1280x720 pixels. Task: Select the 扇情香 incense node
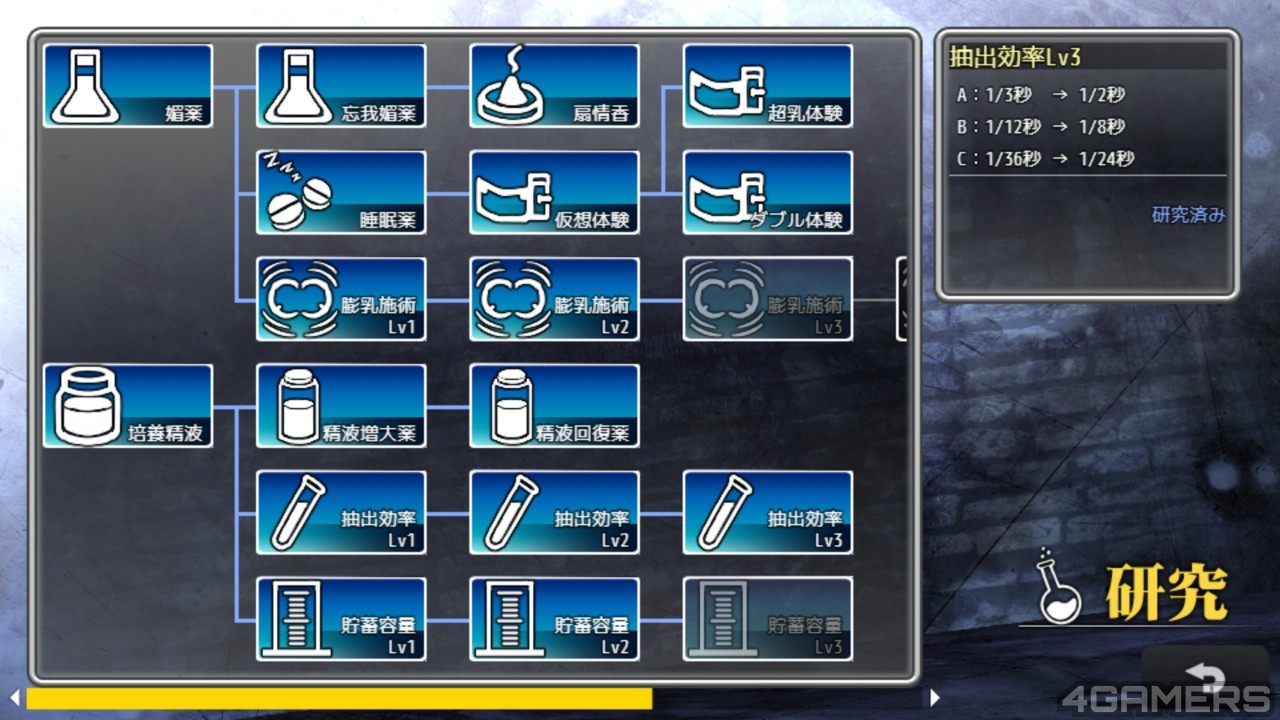tap(554, 86)
